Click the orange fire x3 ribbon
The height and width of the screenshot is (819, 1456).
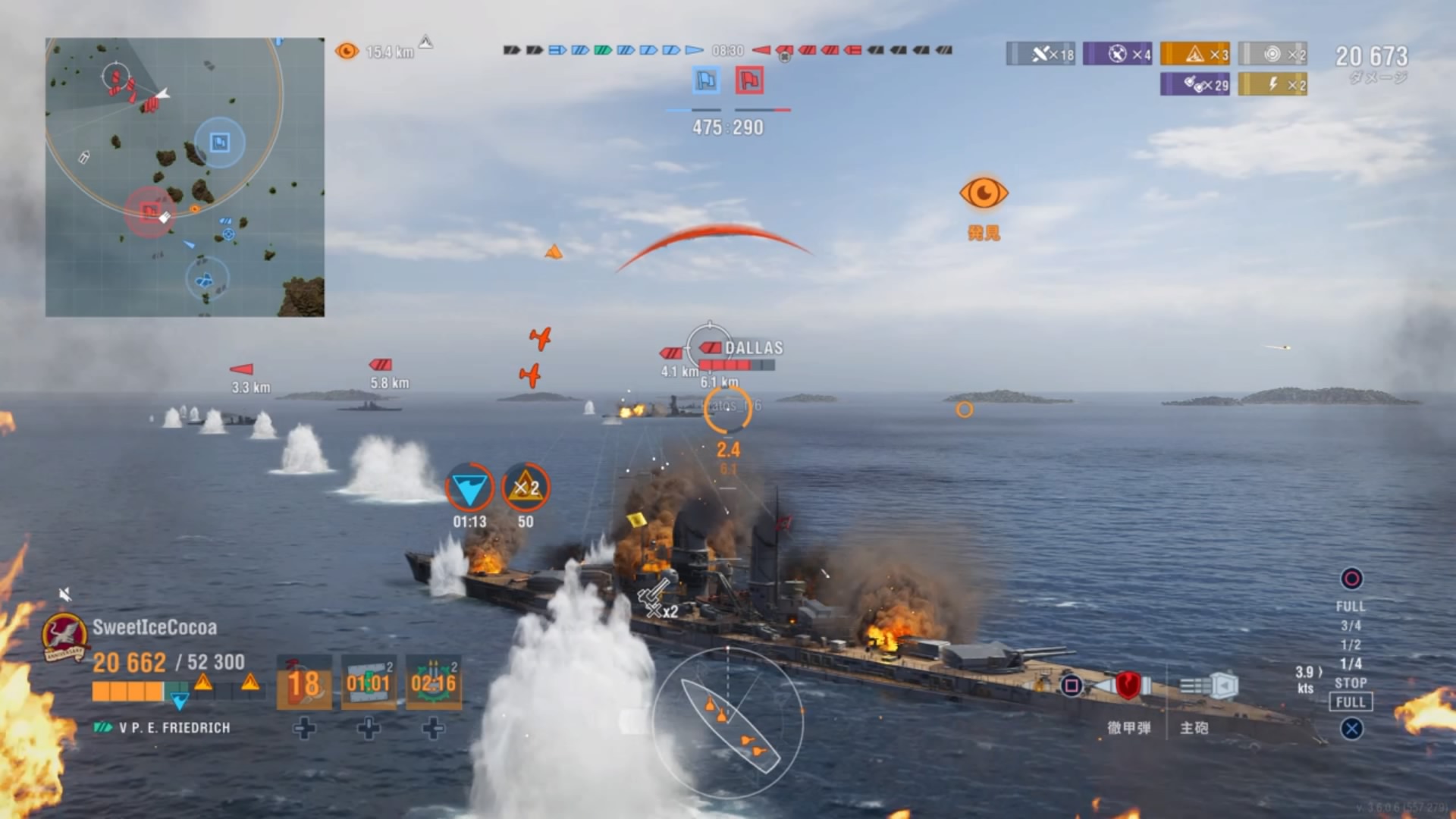click(1195, 54)
